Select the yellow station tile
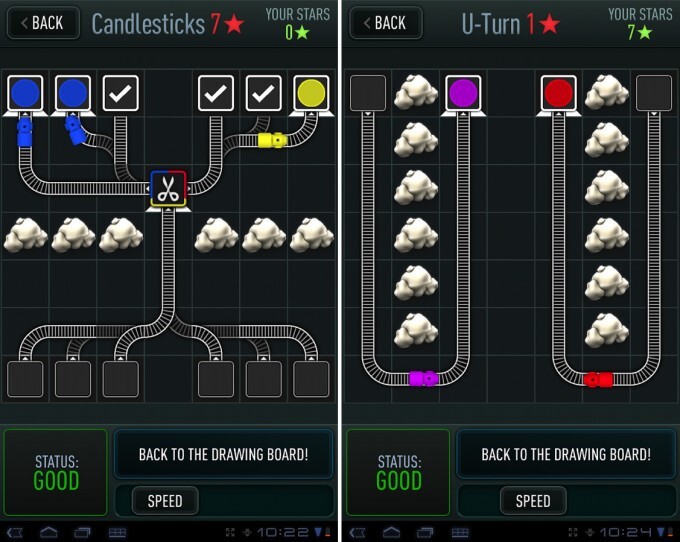 (x=312, y=93)
